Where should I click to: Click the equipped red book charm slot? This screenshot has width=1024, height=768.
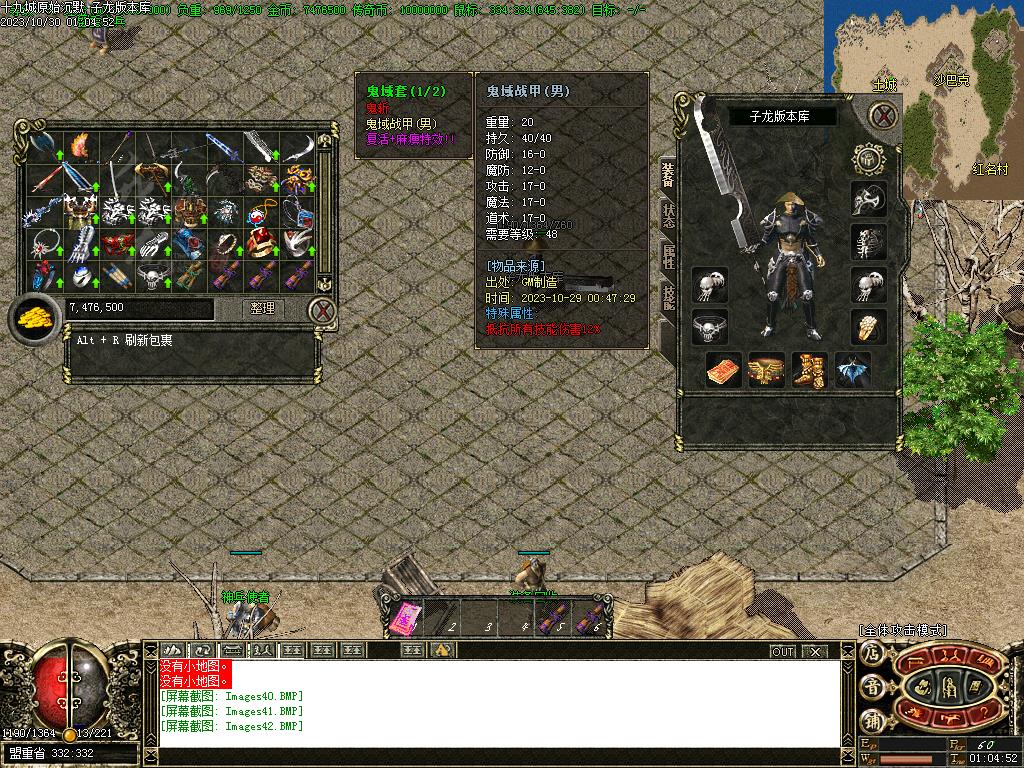722,370
